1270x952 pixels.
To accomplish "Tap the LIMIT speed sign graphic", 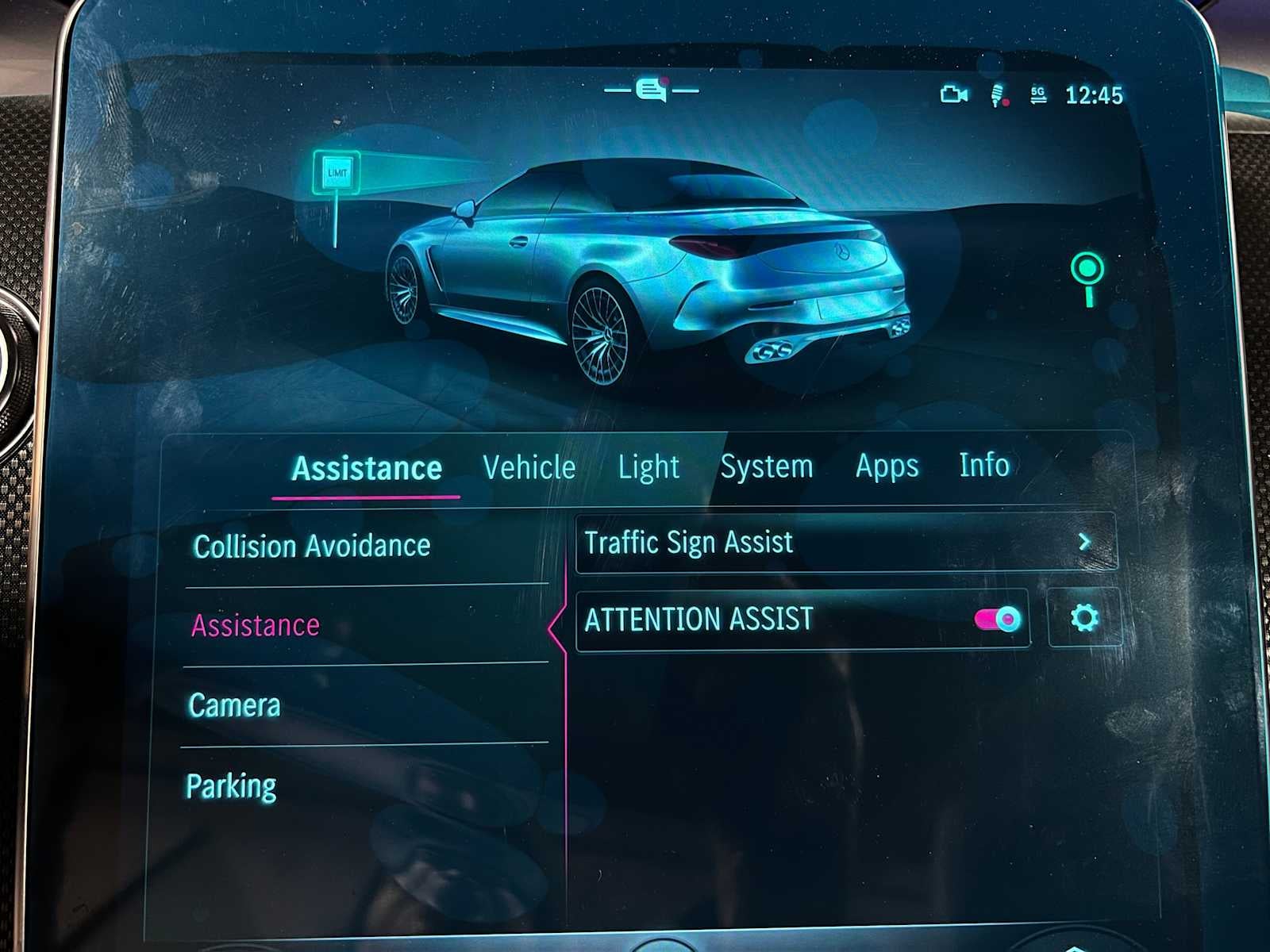I will [x=336, y=171].
